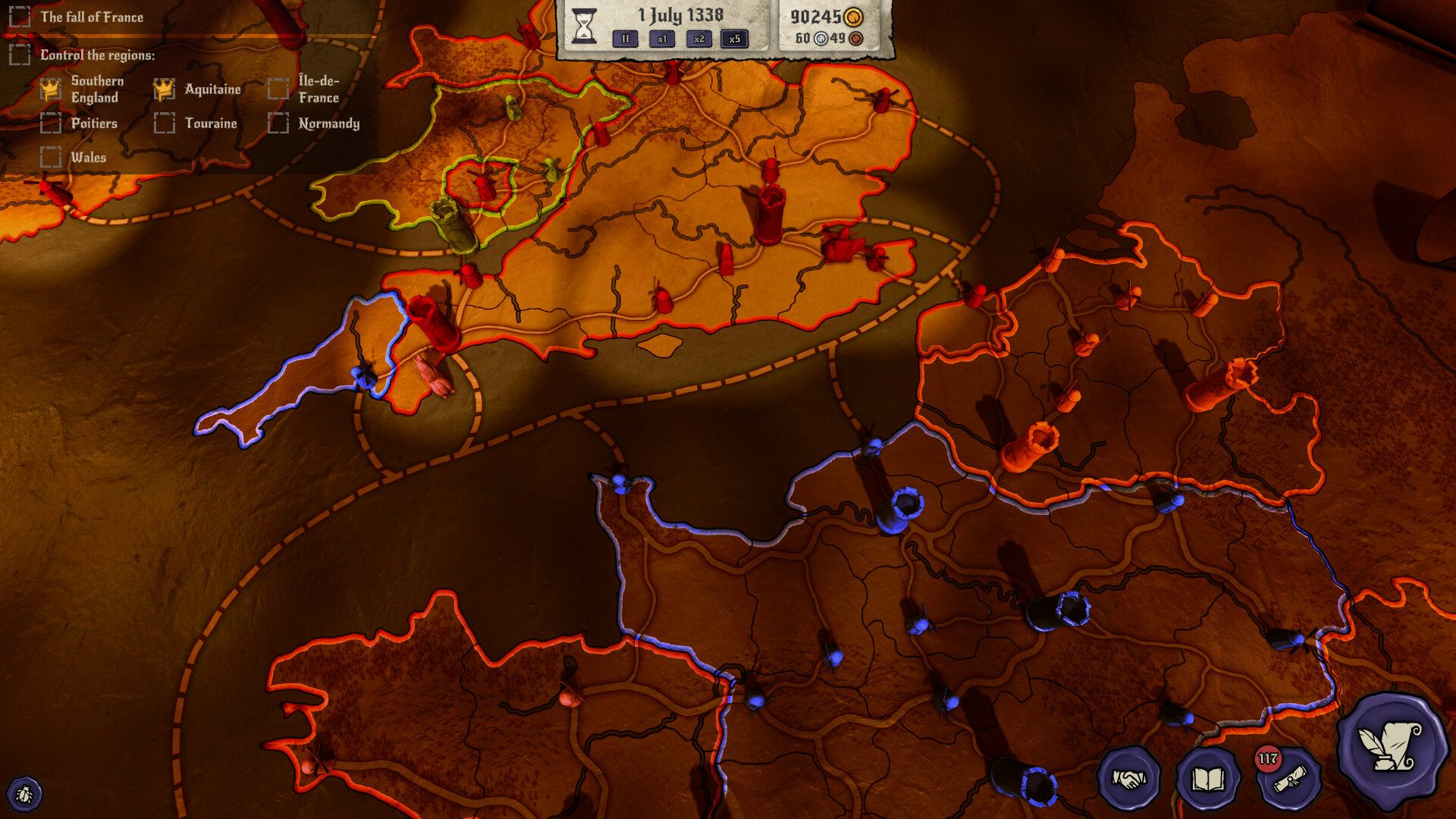Check the Normandy objective checkbox
1456x819 pixels.
coord(278,122)
